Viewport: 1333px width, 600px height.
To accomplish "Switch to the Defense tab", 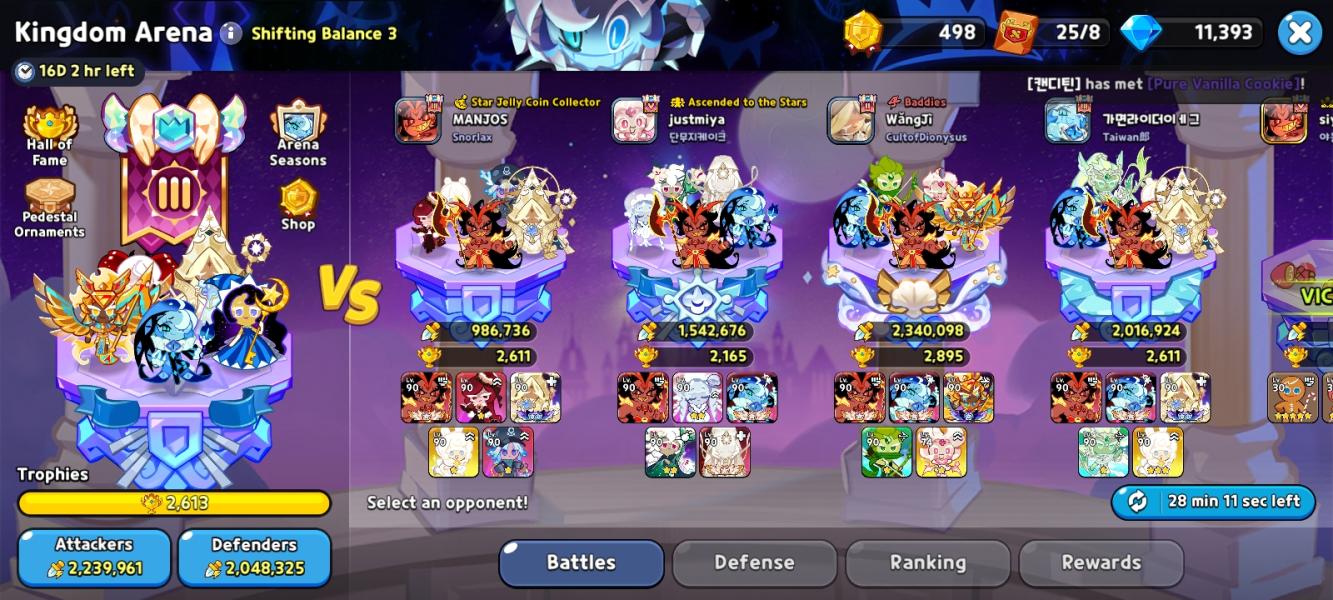I will coord(754,563).
